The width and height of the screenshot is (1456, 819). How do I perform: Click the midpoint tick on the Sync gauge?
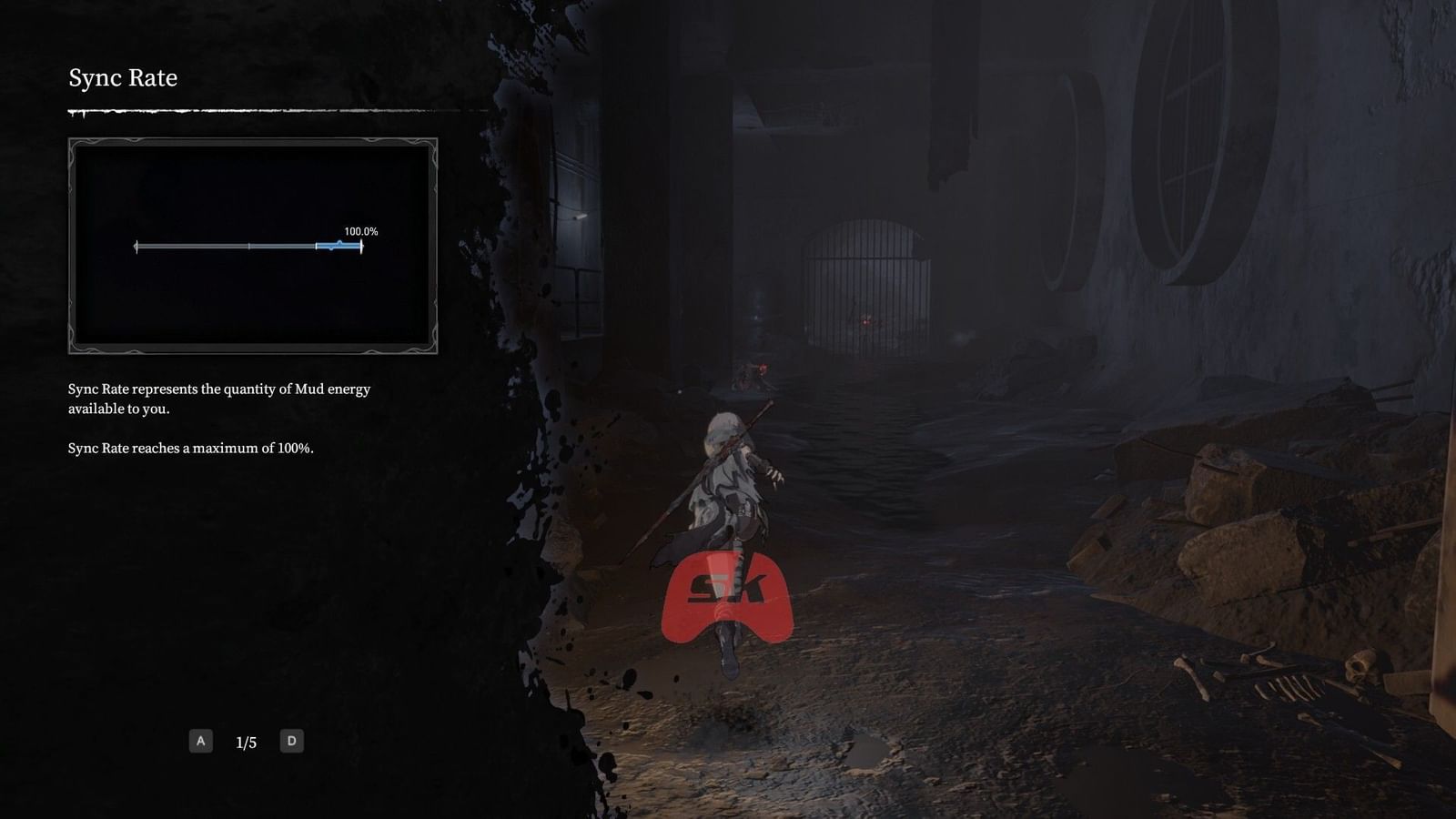coord(249,245)
